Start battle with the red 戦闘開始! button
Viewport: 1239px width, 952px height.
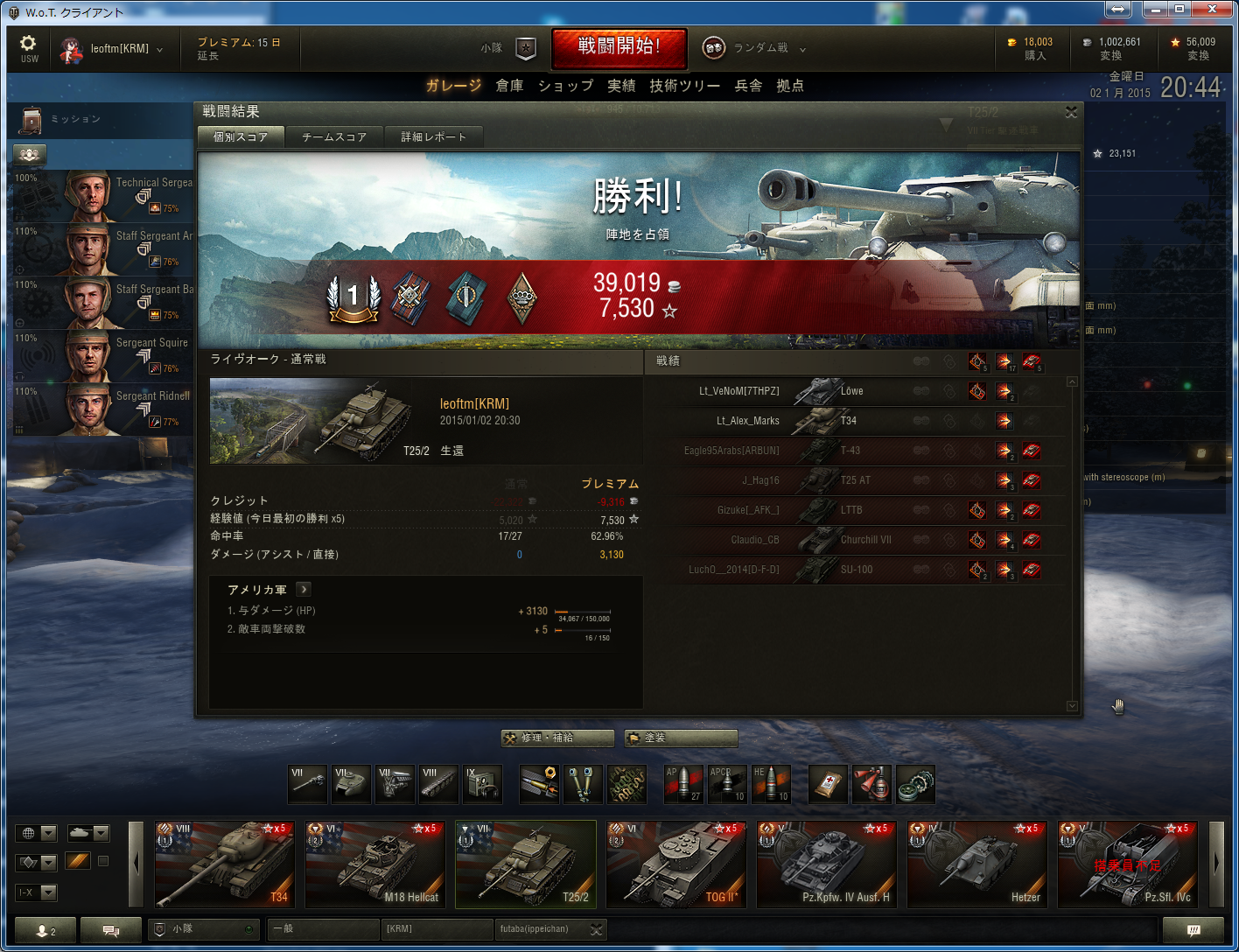(619, 47)
